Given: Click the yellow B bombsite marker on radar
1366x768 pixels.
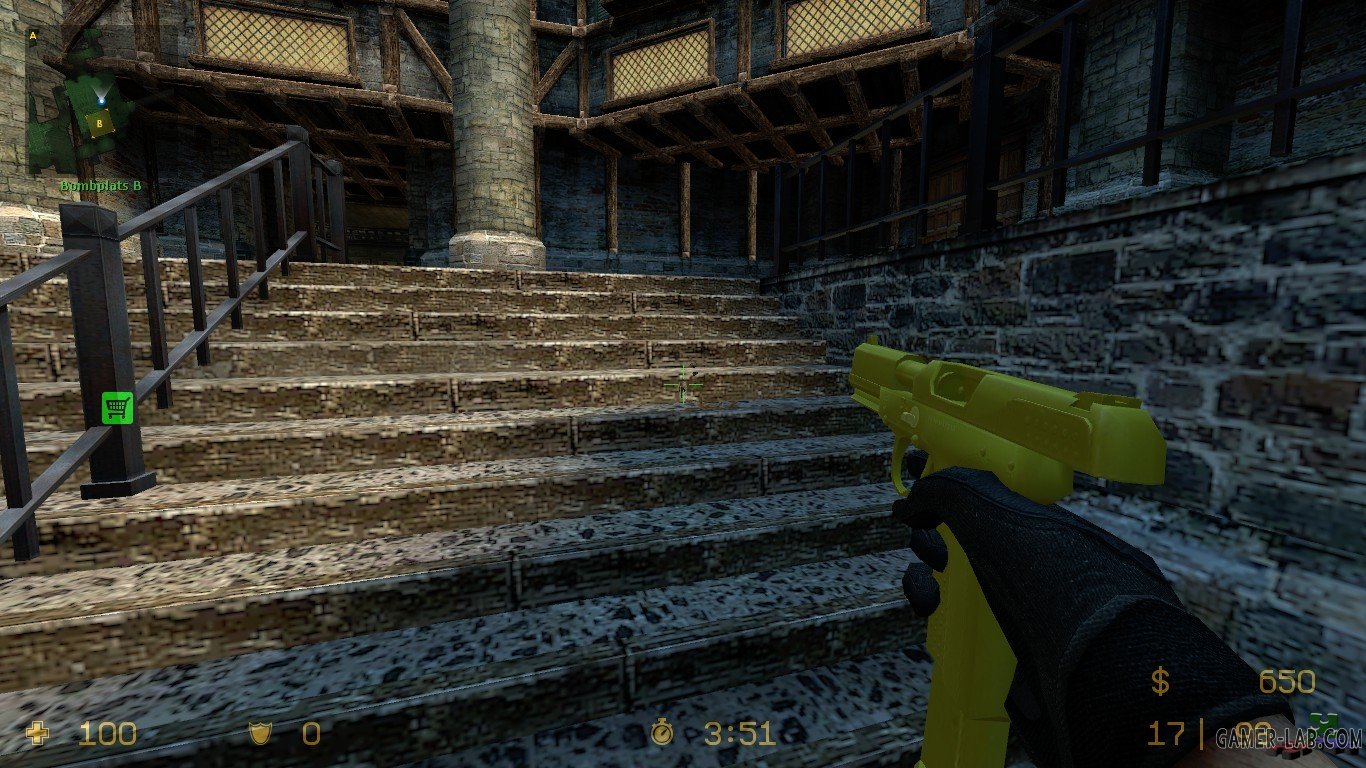Looking at the screenshot, I should 99,123.
